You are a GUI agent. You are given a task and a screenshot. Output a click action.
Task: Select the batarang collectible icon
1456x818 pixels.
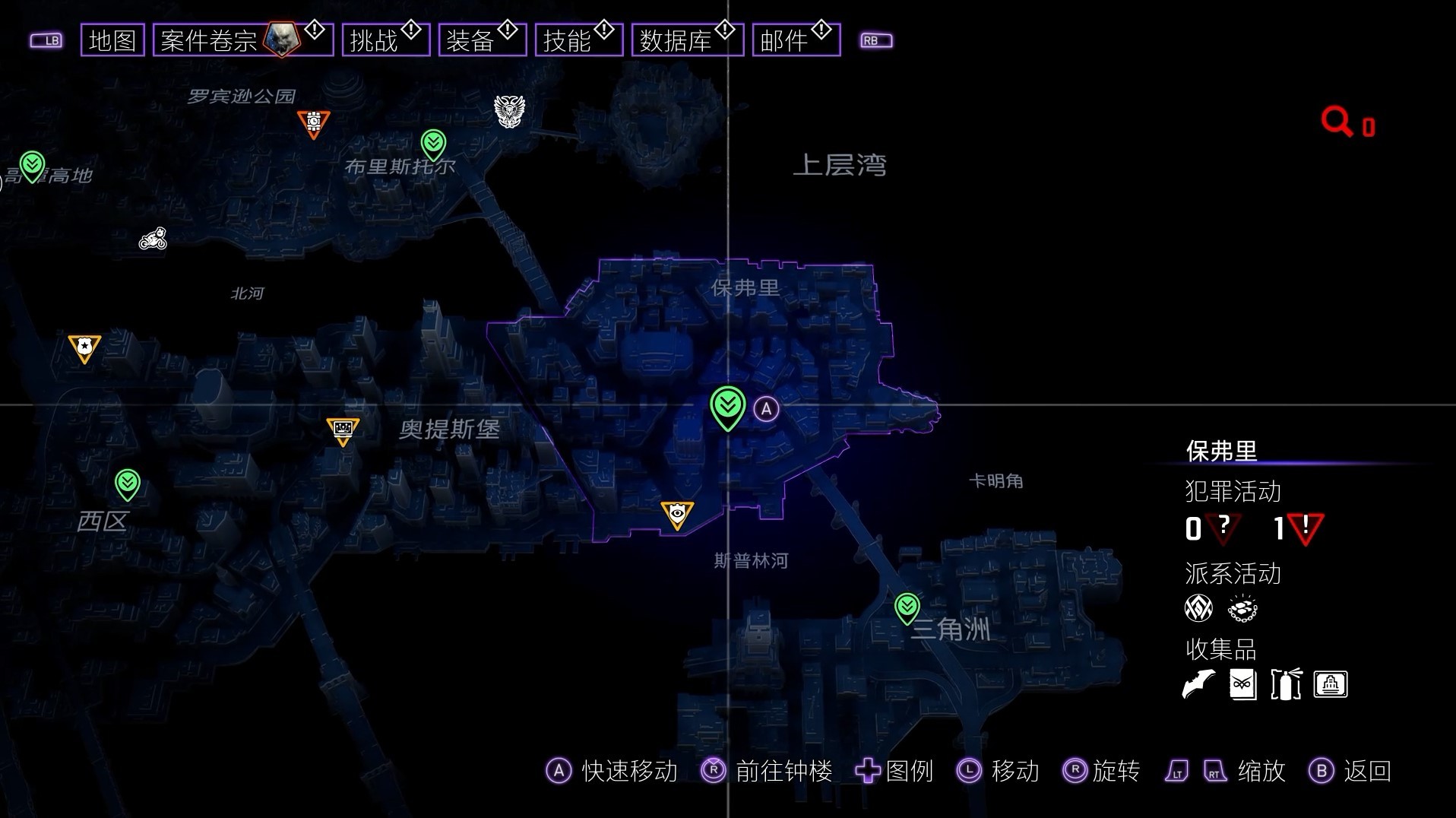[x=1199, y=684]
